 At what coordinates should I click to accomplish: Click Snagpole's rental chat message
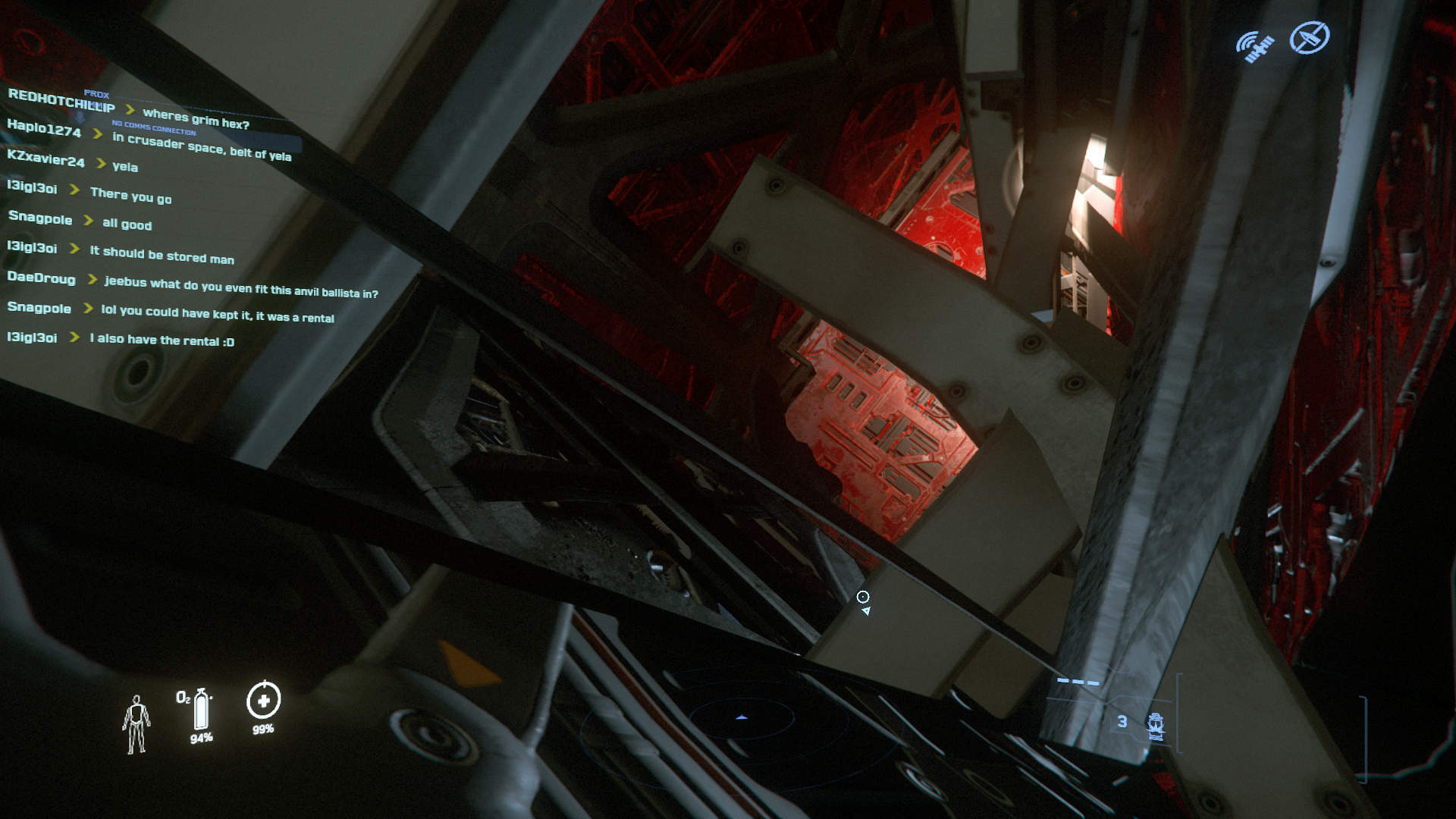tap(218, 314)
